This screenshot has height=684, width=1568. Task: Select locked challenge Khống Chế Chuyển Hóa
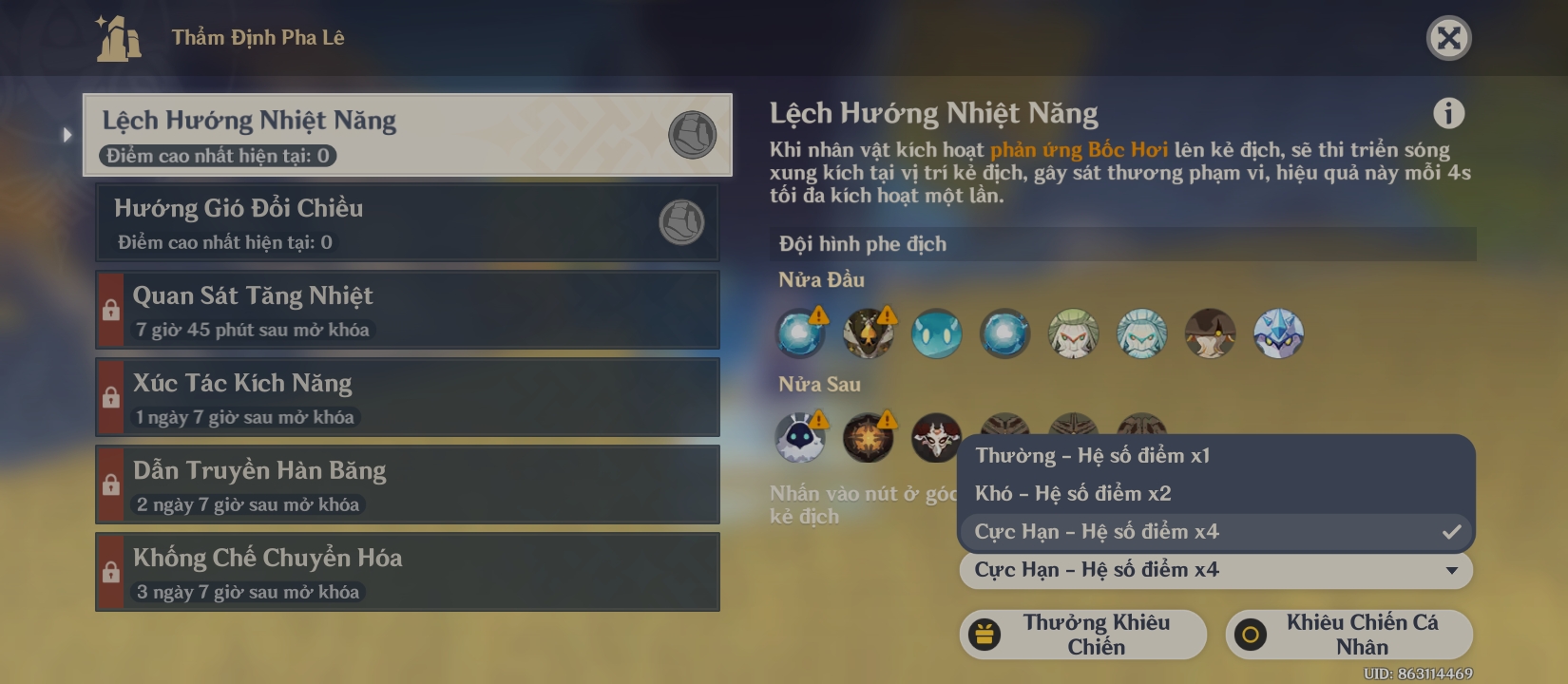tap(407, 572)
